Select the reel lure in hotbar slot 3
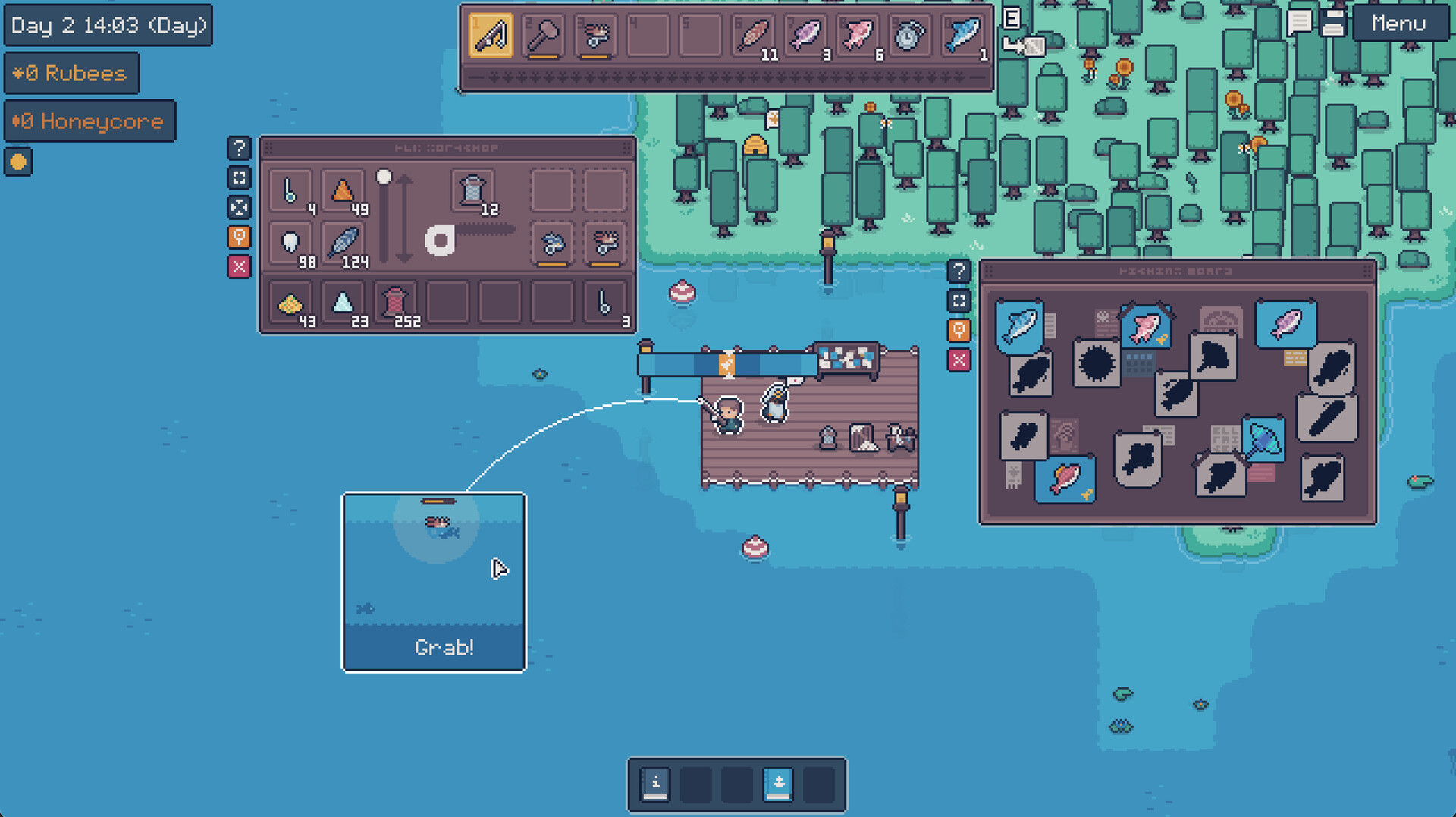This screenshot has width=1456, height=817. click(594, 33)
